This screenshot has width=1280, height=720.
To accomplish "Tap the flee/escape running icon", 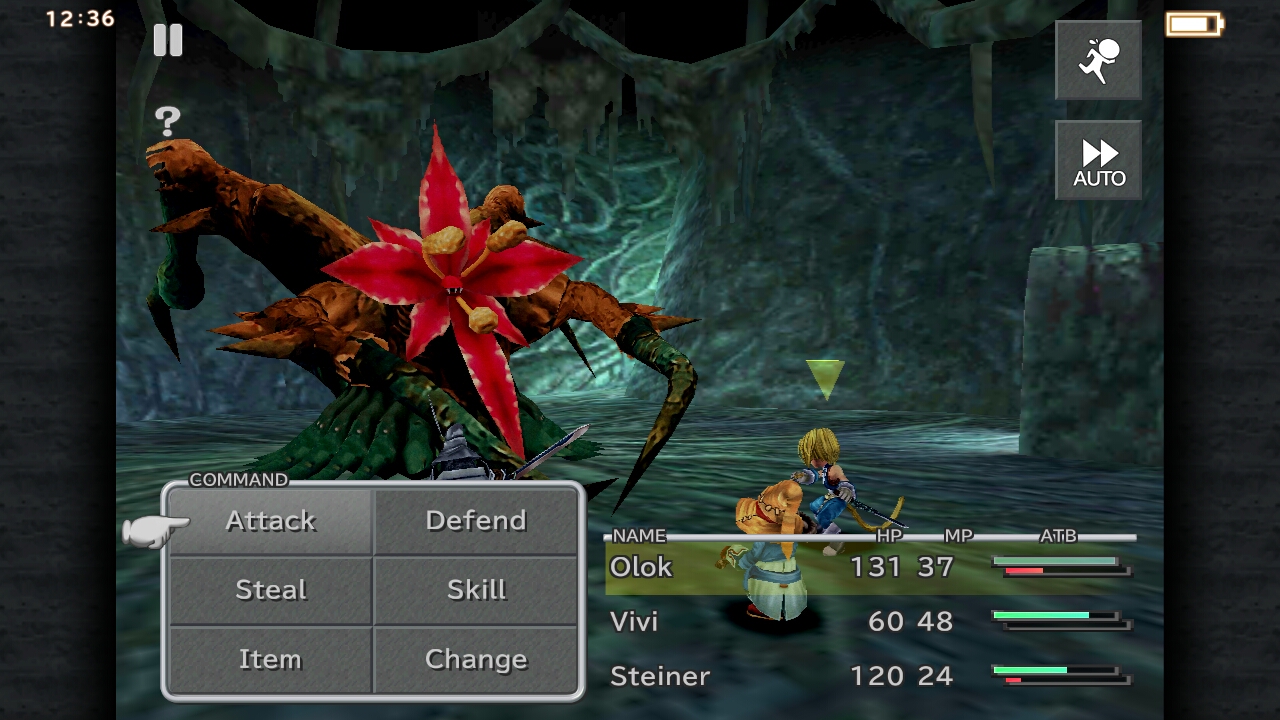I will tap(1098, 60).
